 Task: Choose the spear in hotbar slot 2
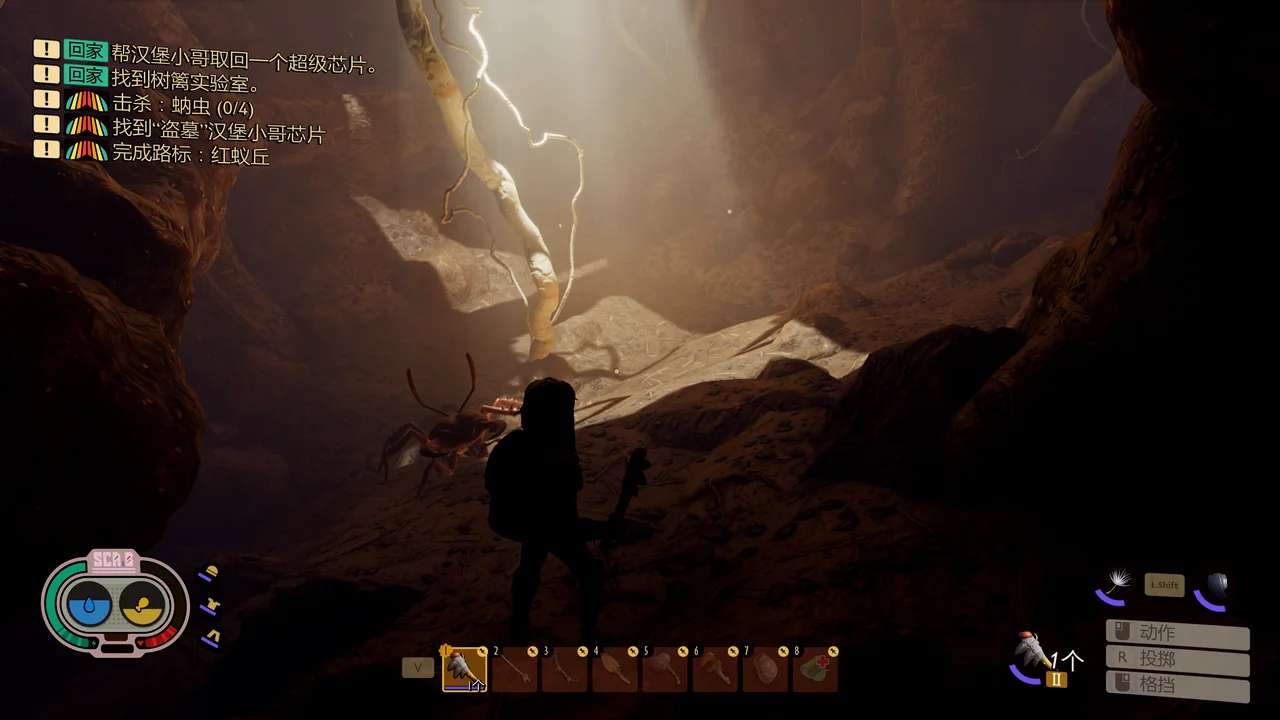coord(515,669)
